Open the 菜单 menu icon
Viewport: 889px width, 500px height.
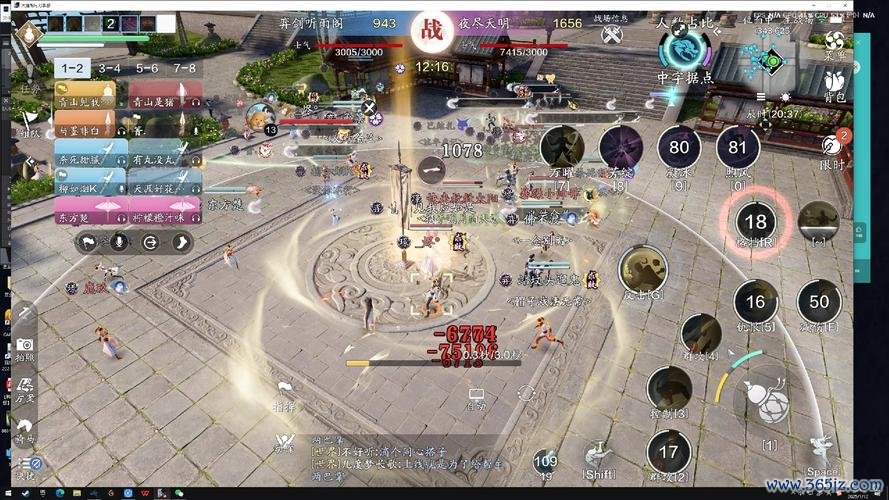tap(834, 40)
